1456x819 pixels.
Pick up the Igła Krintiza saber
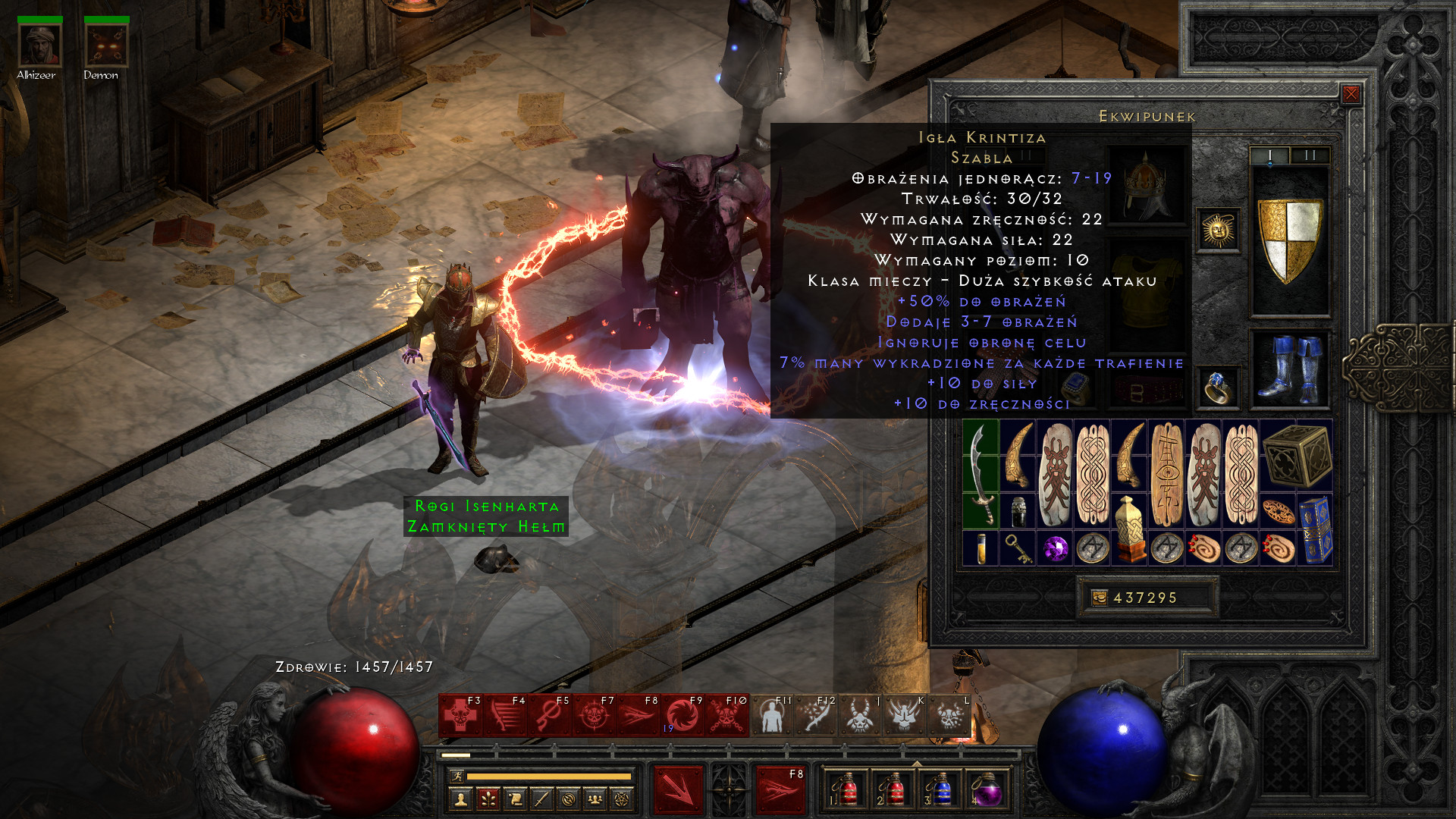click(x=981, y=474)
